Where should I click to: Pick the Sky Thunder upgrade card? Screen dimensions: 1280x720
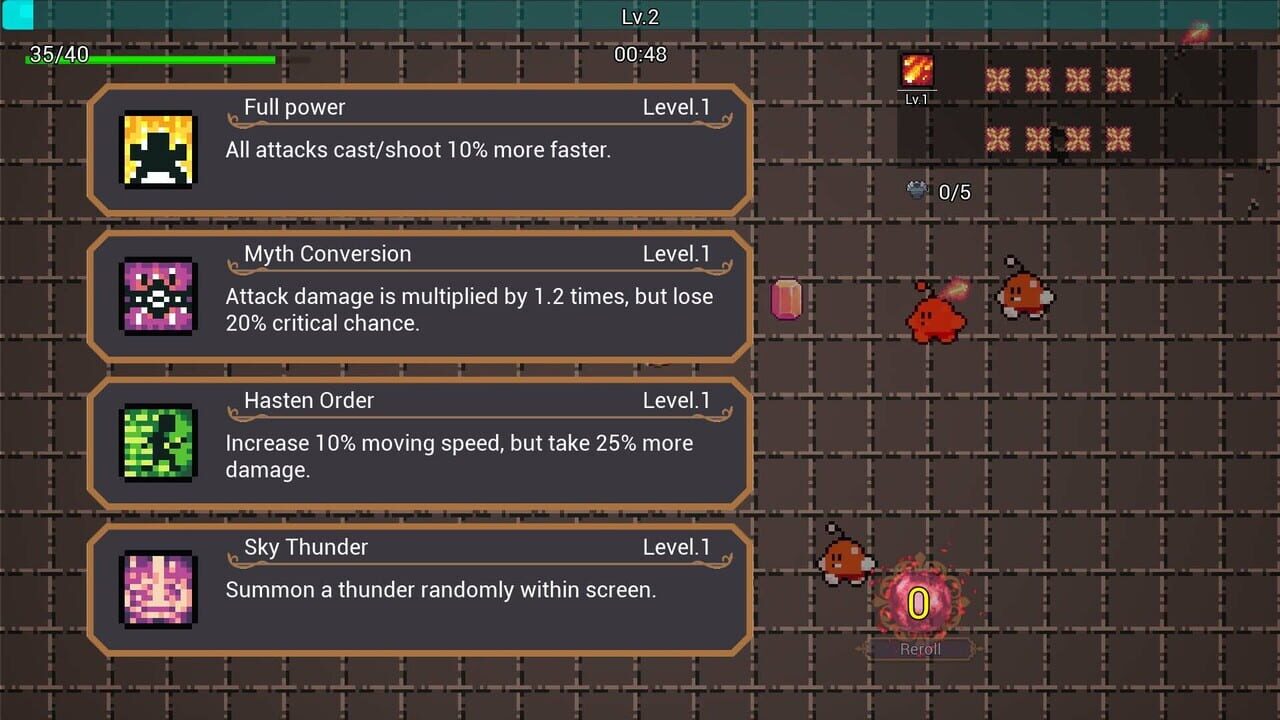click(420, 588)
